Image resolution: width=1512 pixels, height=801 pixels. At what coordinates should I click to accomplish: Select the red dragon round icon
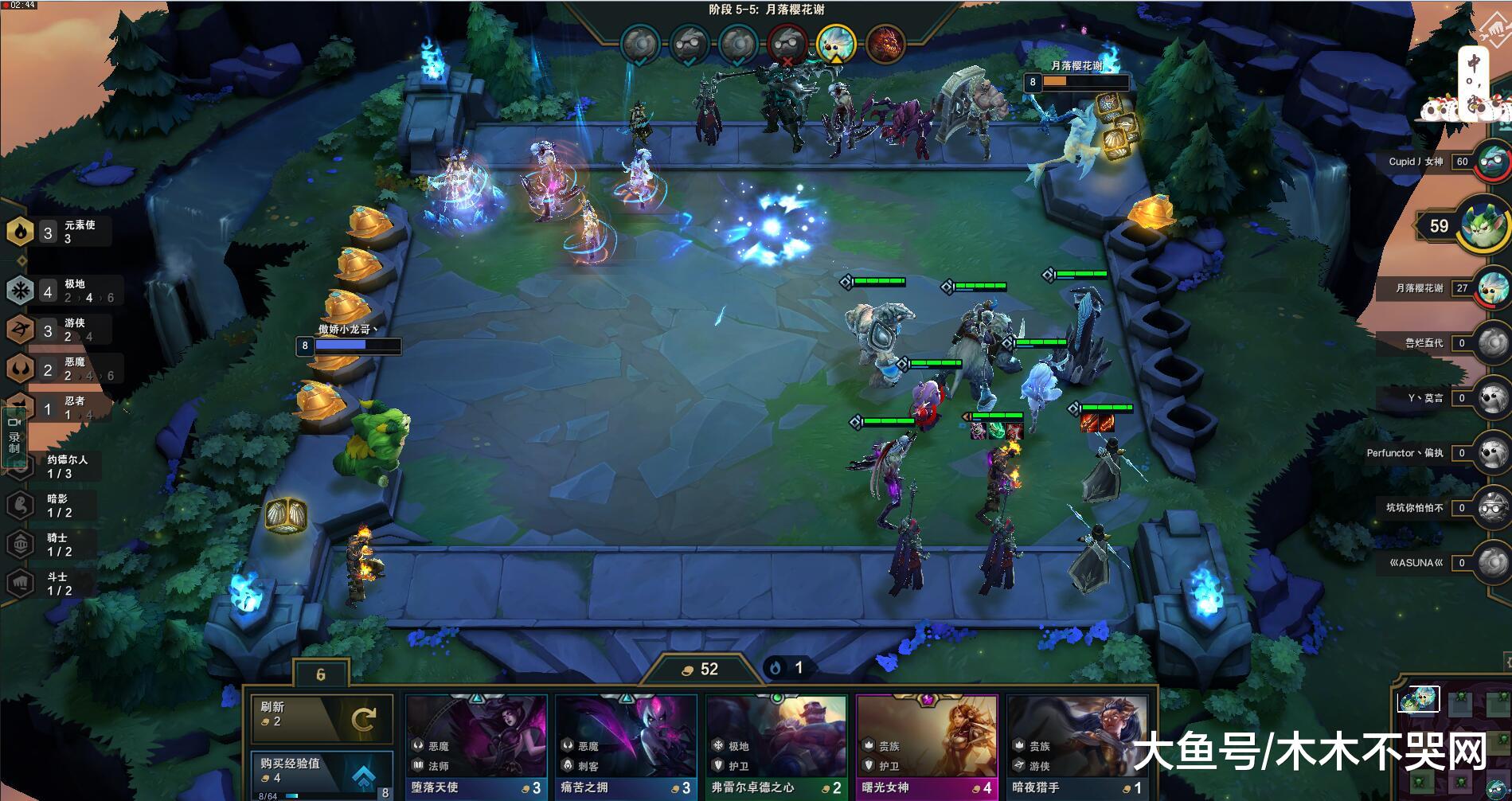pyautogui.click(x=884, y=43)
